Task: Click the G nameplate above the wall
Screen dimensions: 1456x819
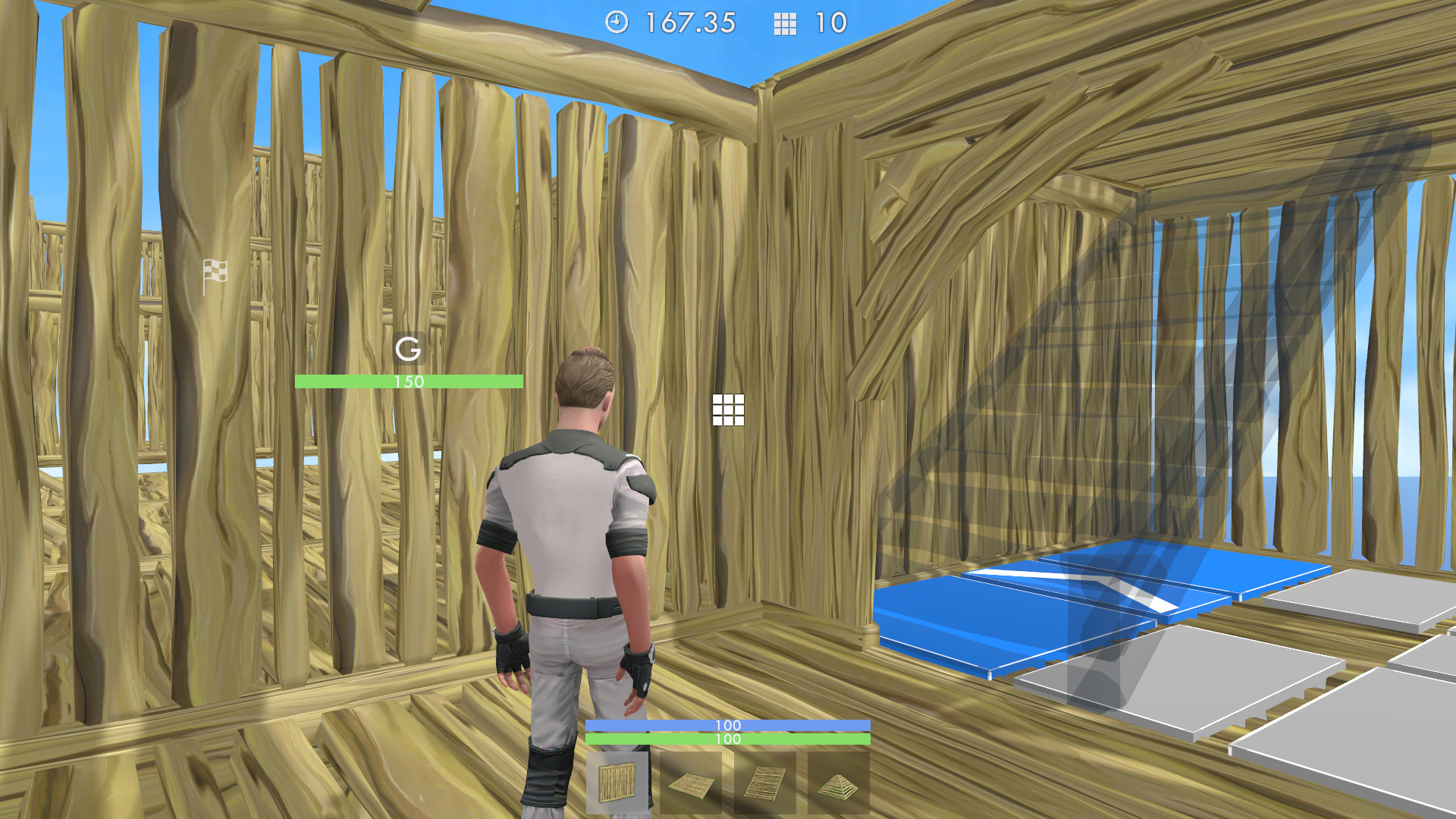Action: (409, 350)
